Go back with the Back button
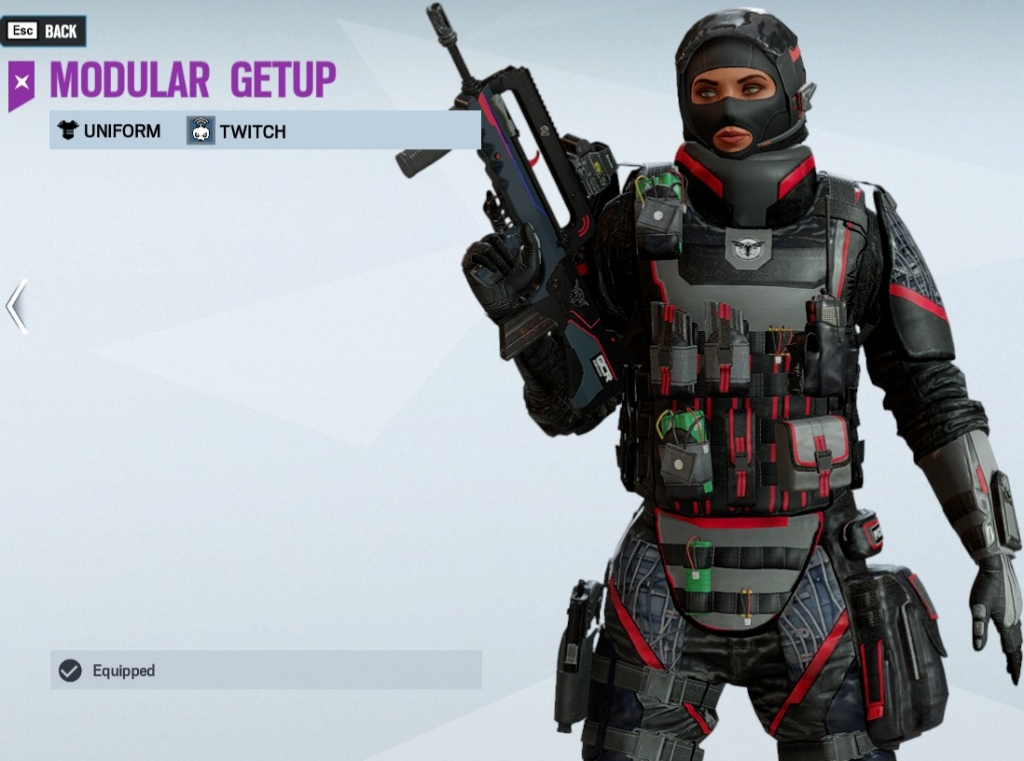This screenshot has width=1024, height=761. click(44, 31)
